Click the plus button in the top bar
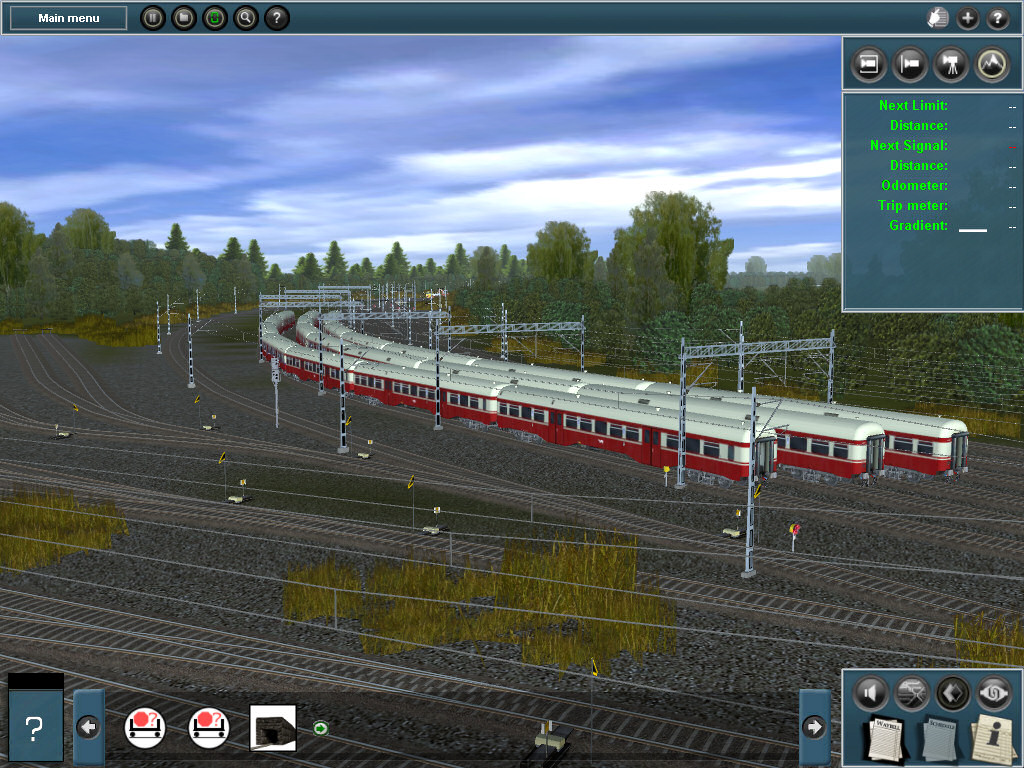This screenshot has width=1024, height=768. (968, 18)
